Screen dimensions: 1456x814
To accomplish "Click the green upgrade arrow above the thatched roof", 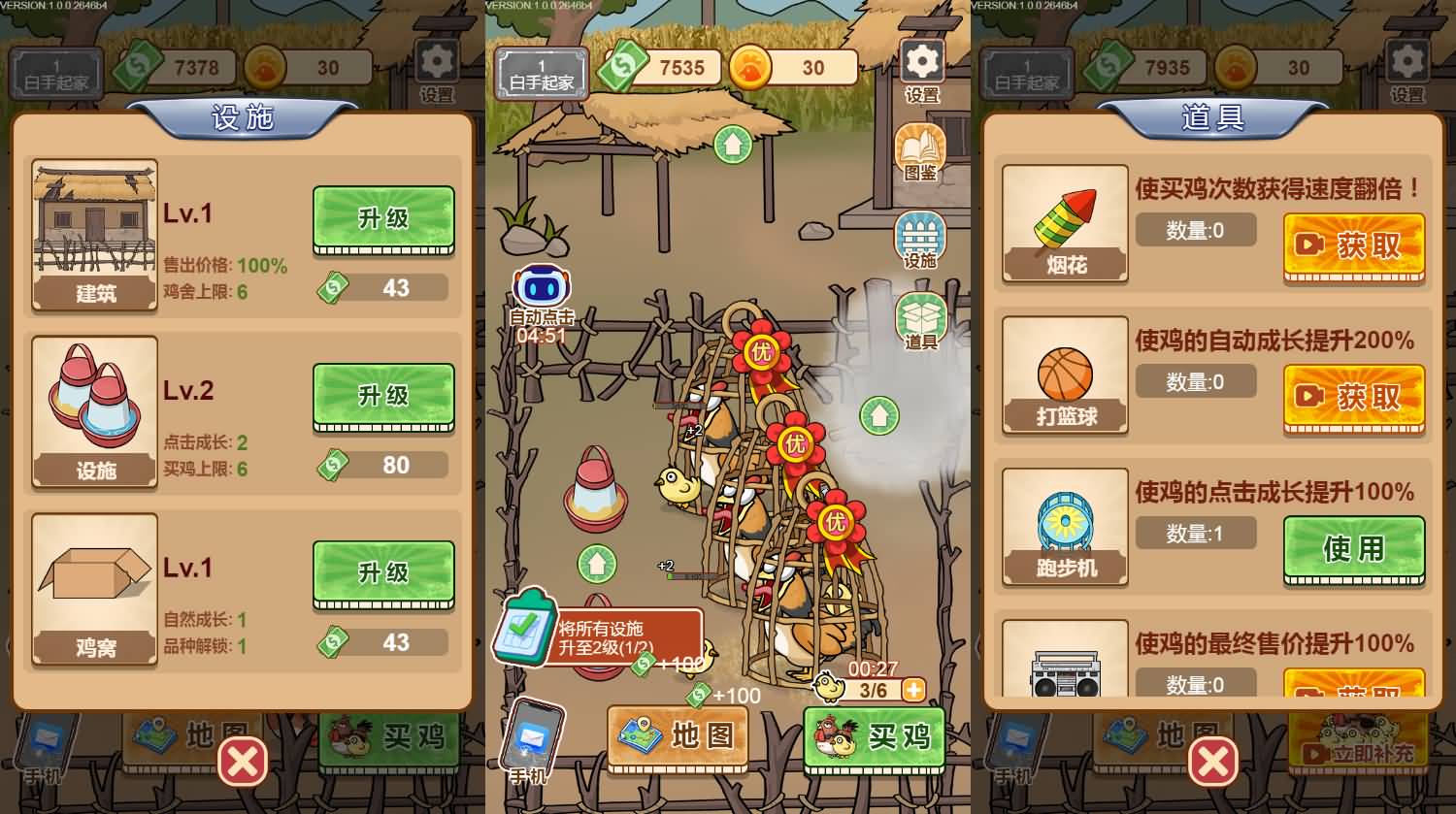I will 733,144.
